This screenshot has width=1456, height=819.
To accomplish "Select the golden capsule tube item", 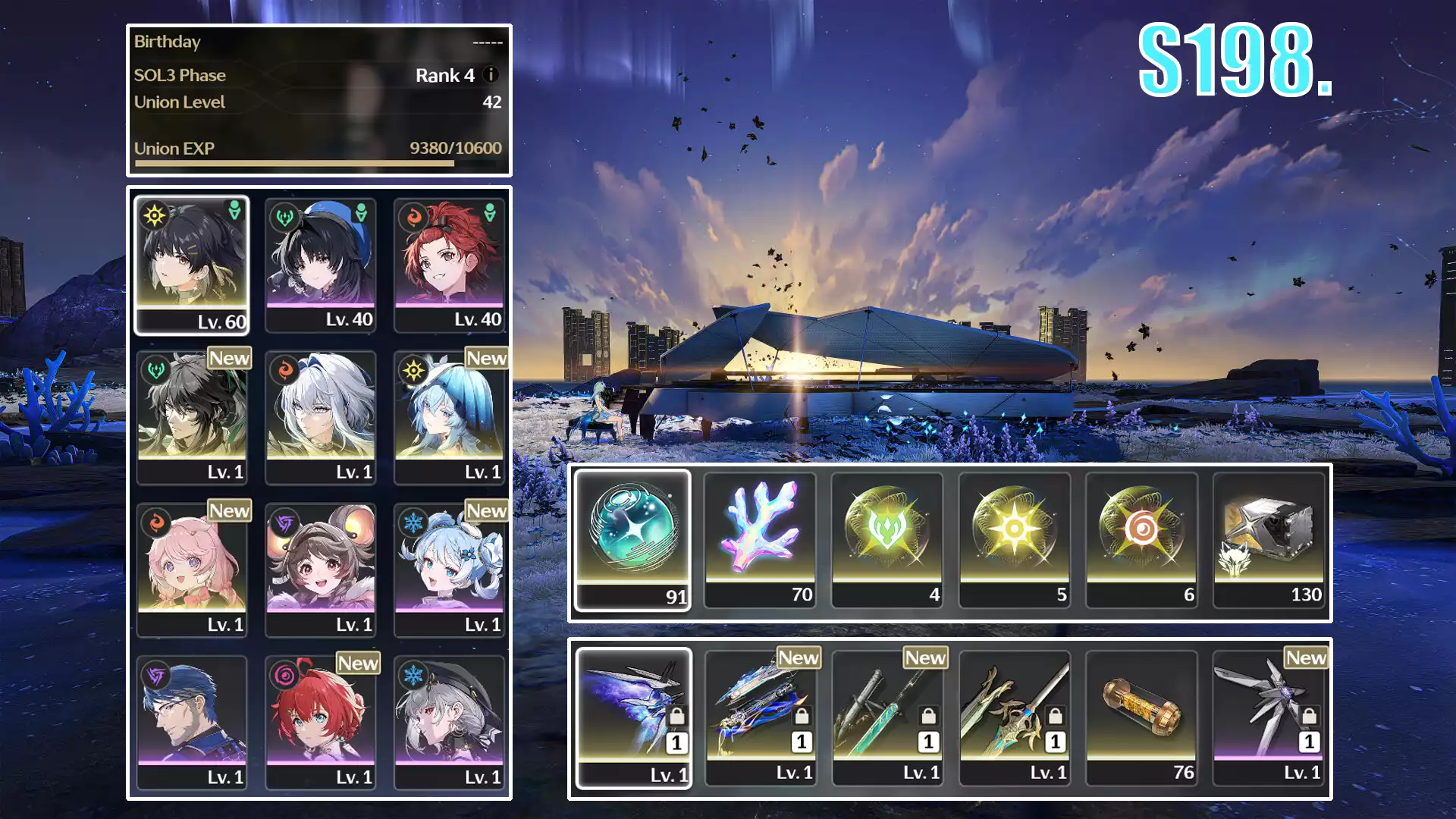I will [x=1141, y=718].
